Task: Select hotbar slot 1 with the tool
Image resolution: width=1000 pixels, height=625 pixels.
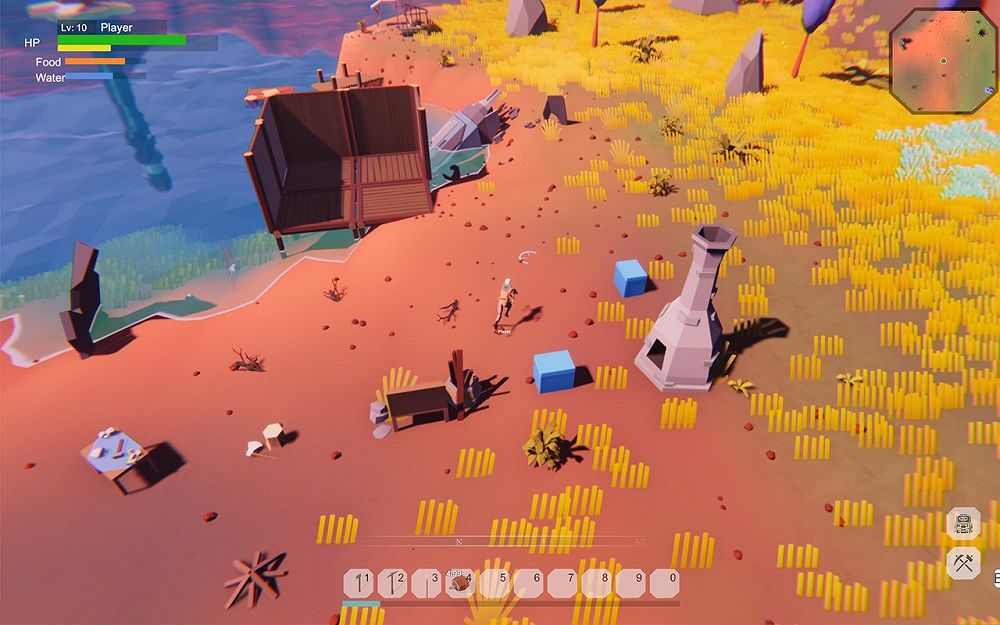Action: pyautogui.click(x=359, y=583)
